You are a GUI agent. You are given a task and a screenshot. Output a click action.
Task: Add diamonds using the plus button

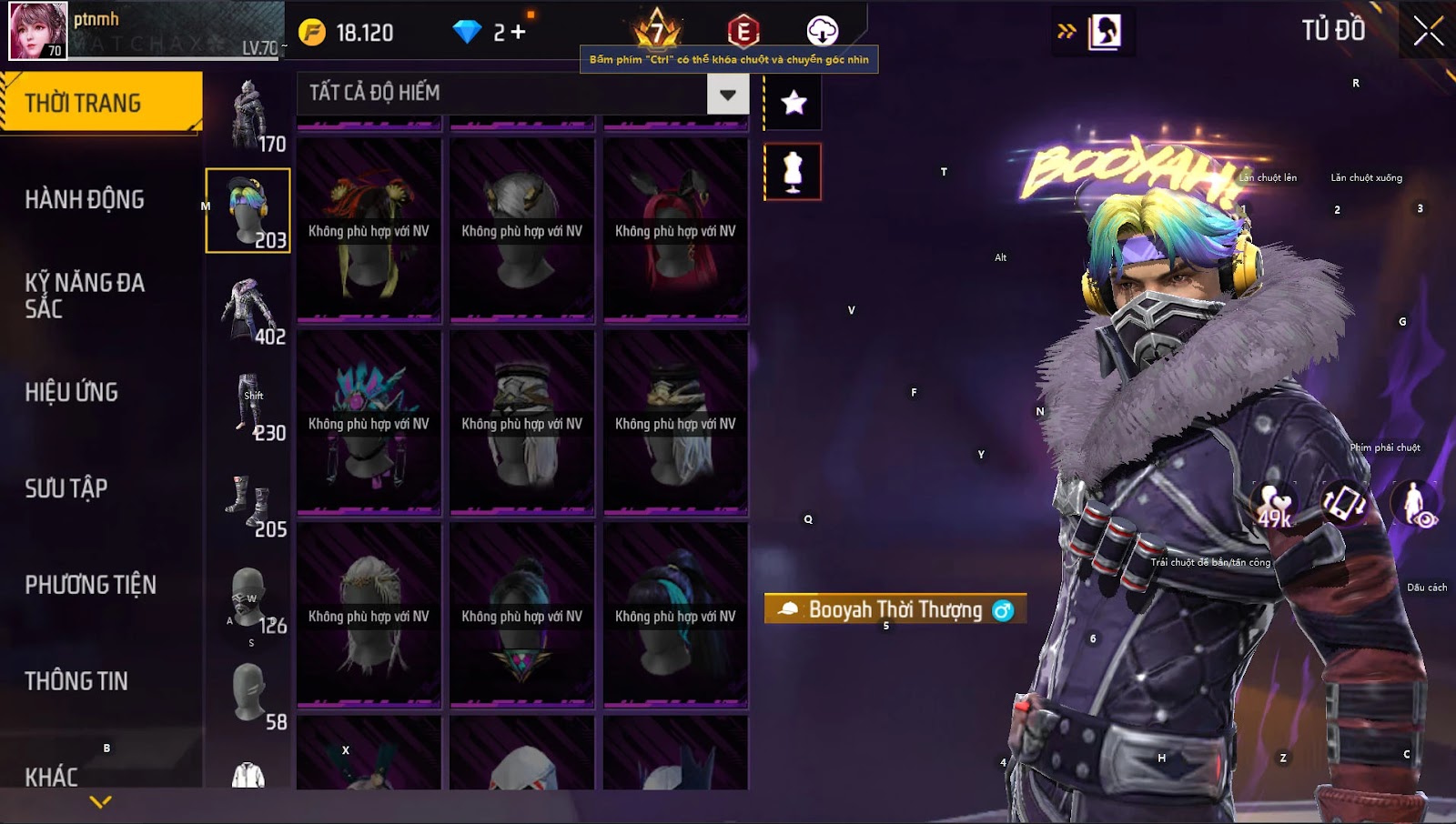(519, 32)
